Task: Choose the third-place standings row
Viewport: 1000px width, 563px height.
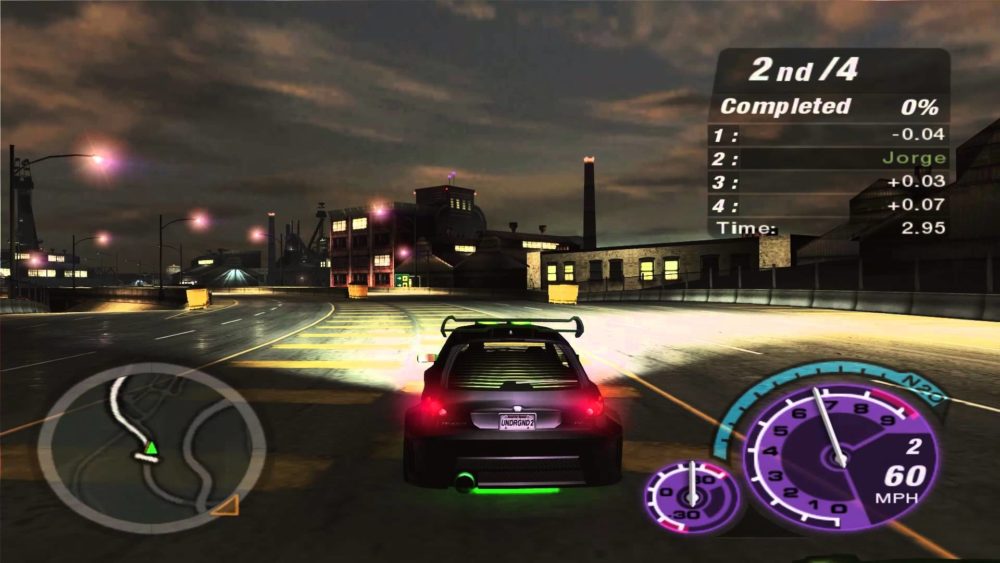Action: click(x=828, y=182)
